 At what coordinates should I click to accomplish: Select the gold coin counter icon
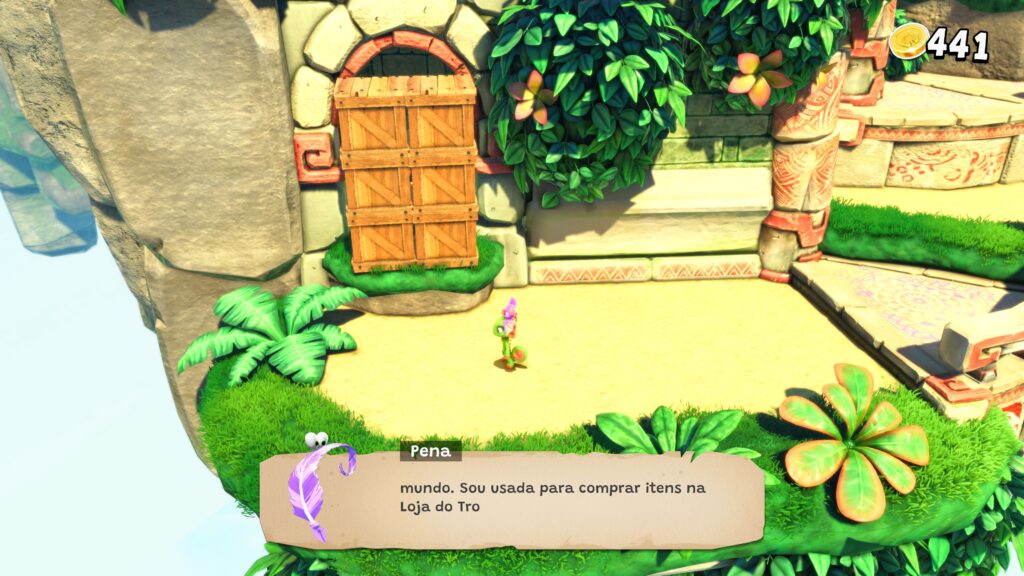pos(909,40)
